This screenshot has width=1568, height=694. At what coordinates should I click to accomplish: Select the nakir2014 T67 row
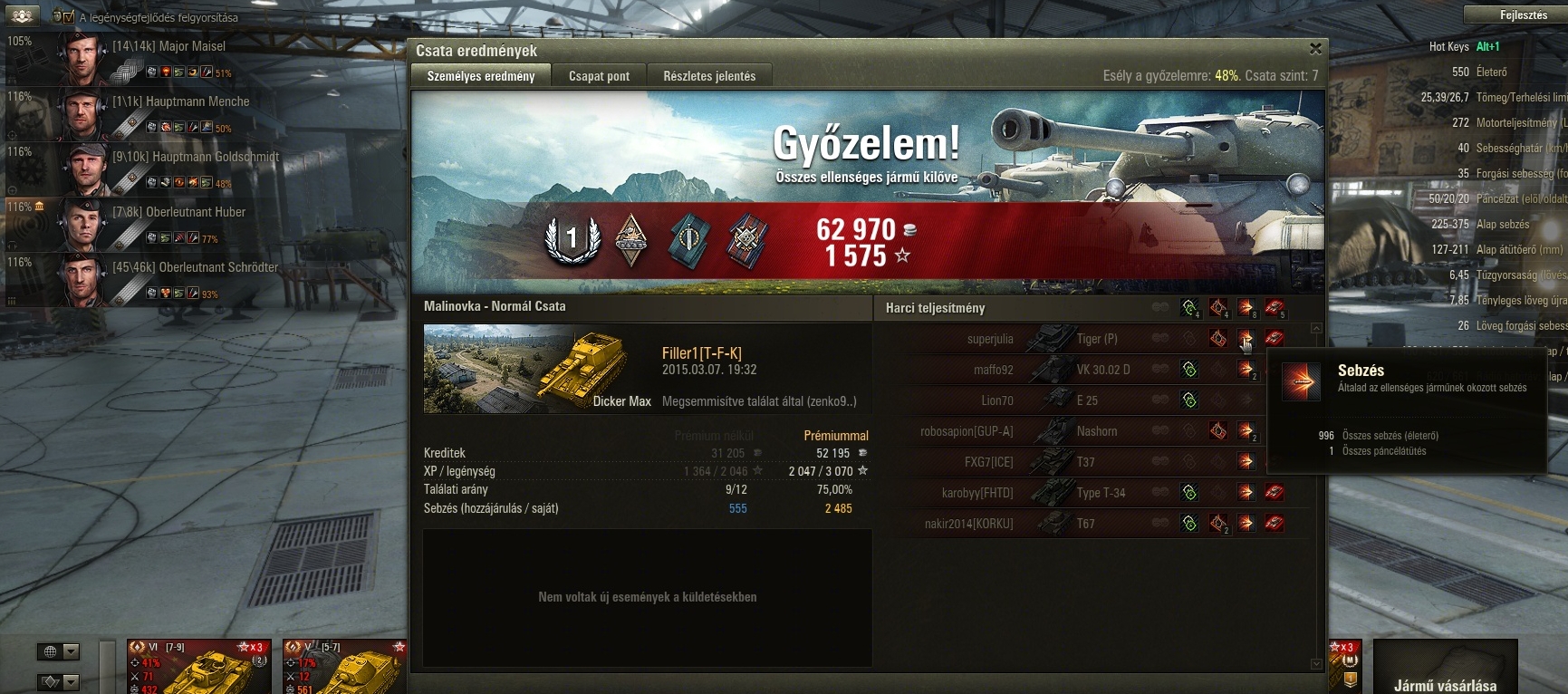[x=1042, y=524]
